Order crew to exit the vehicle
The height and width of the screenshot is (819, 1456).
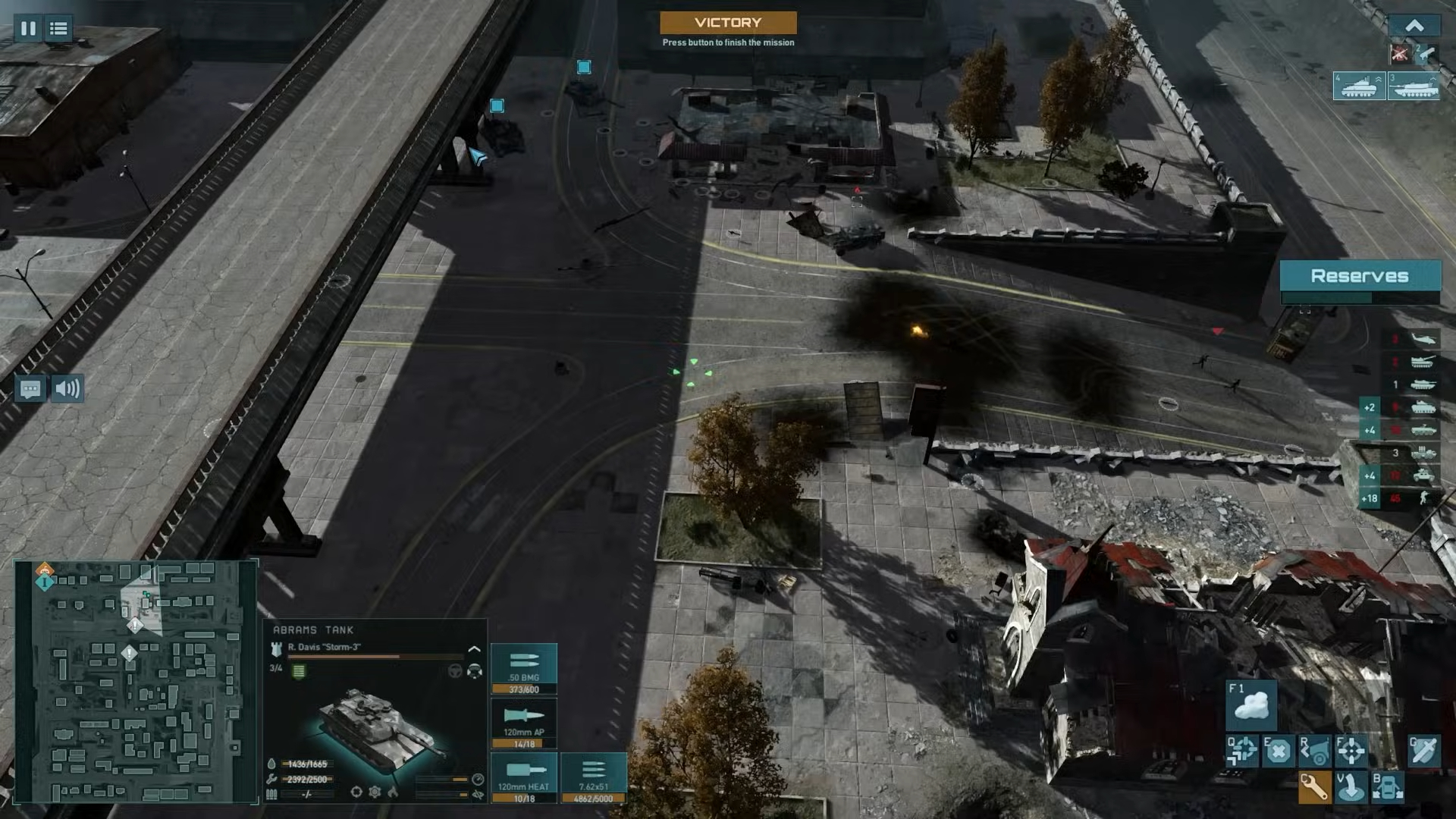point(1388,786)
